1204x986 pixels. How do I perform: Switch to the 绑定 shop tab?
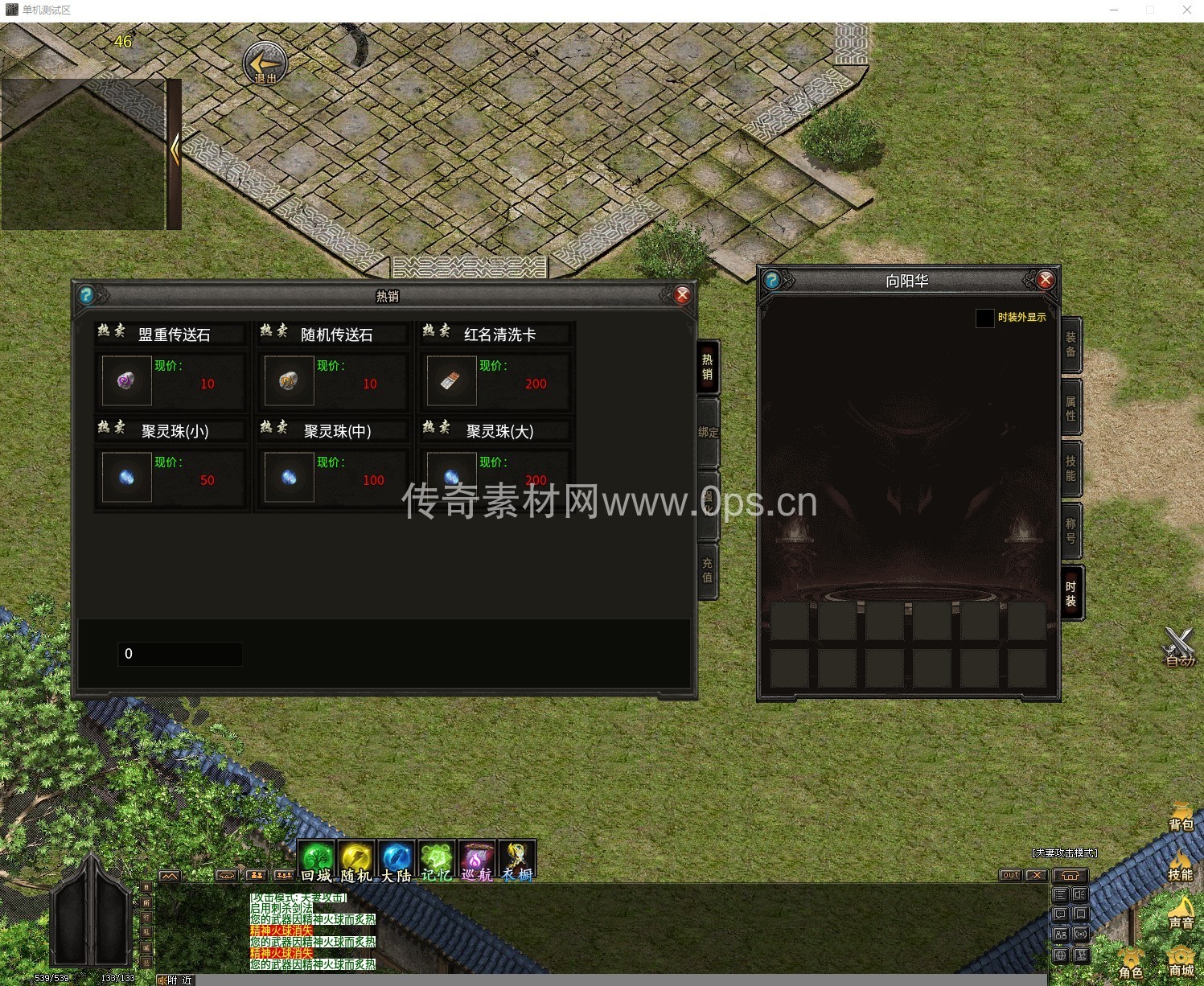click(x=708, y=433)
